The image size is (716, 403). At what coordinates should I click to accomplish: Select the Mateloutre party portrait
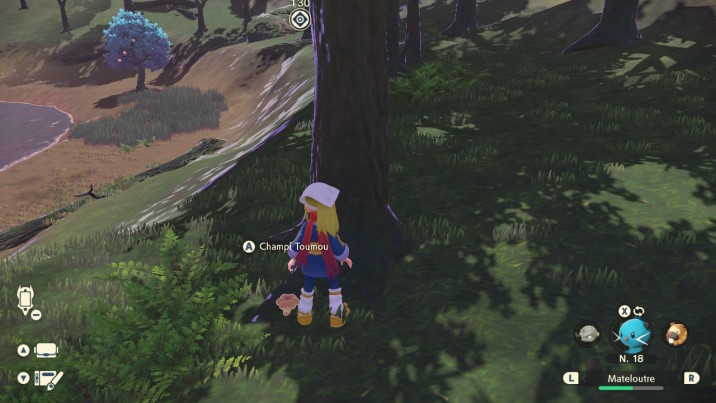coord(632,334)
